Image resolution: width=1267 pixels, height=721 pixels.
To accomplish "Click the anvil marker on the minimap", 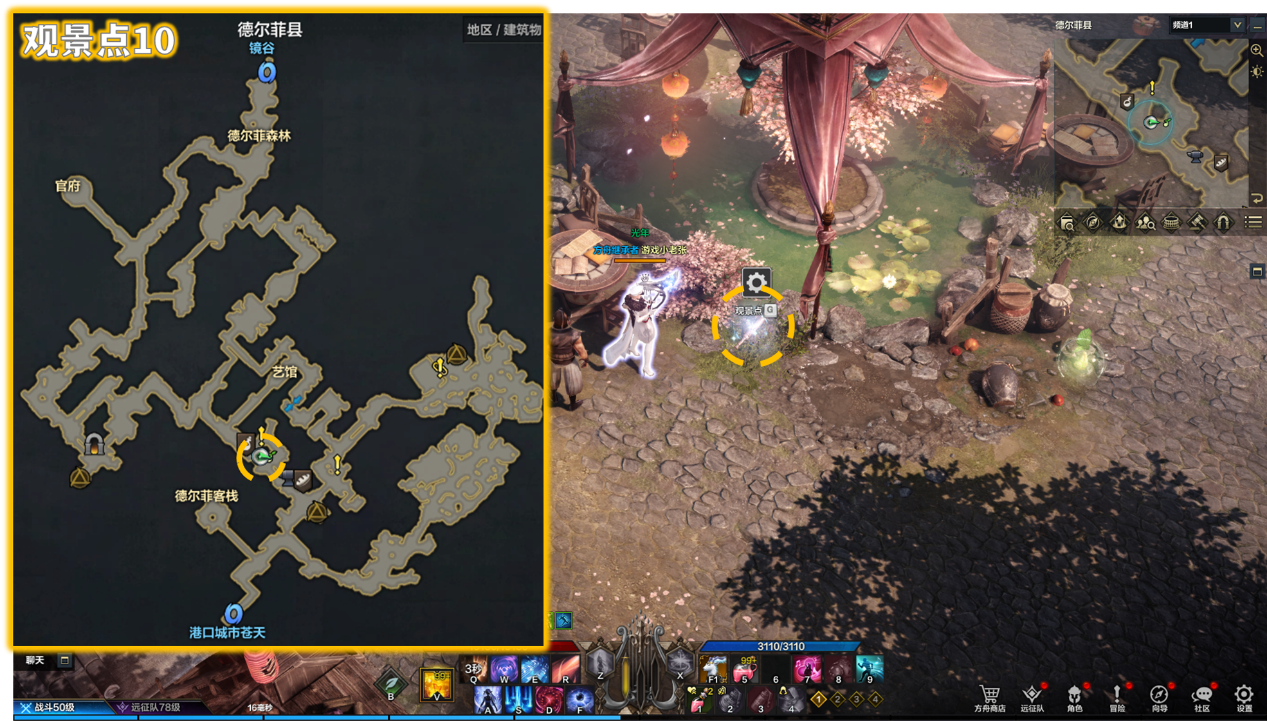I will pyautogui.click(x=1193, y=156).
